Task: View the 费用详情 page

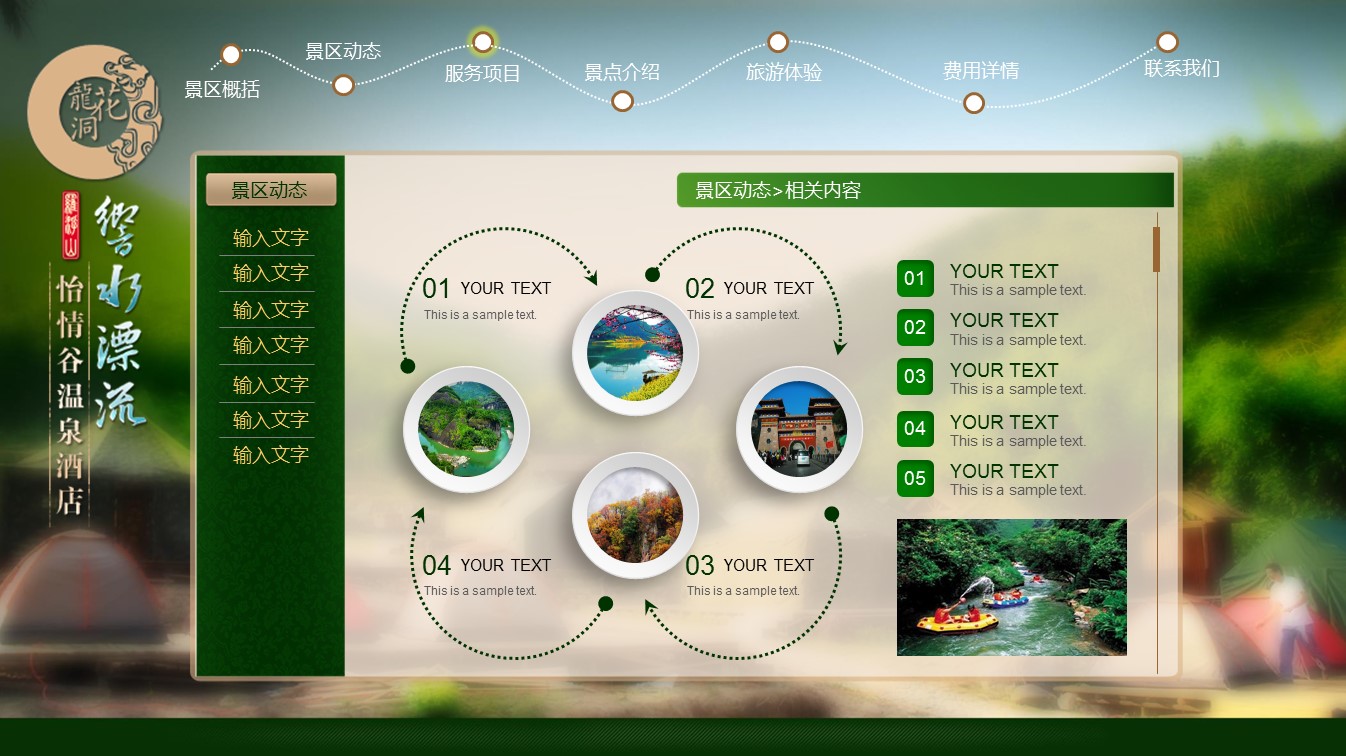Action: click(x=980, y=71)
